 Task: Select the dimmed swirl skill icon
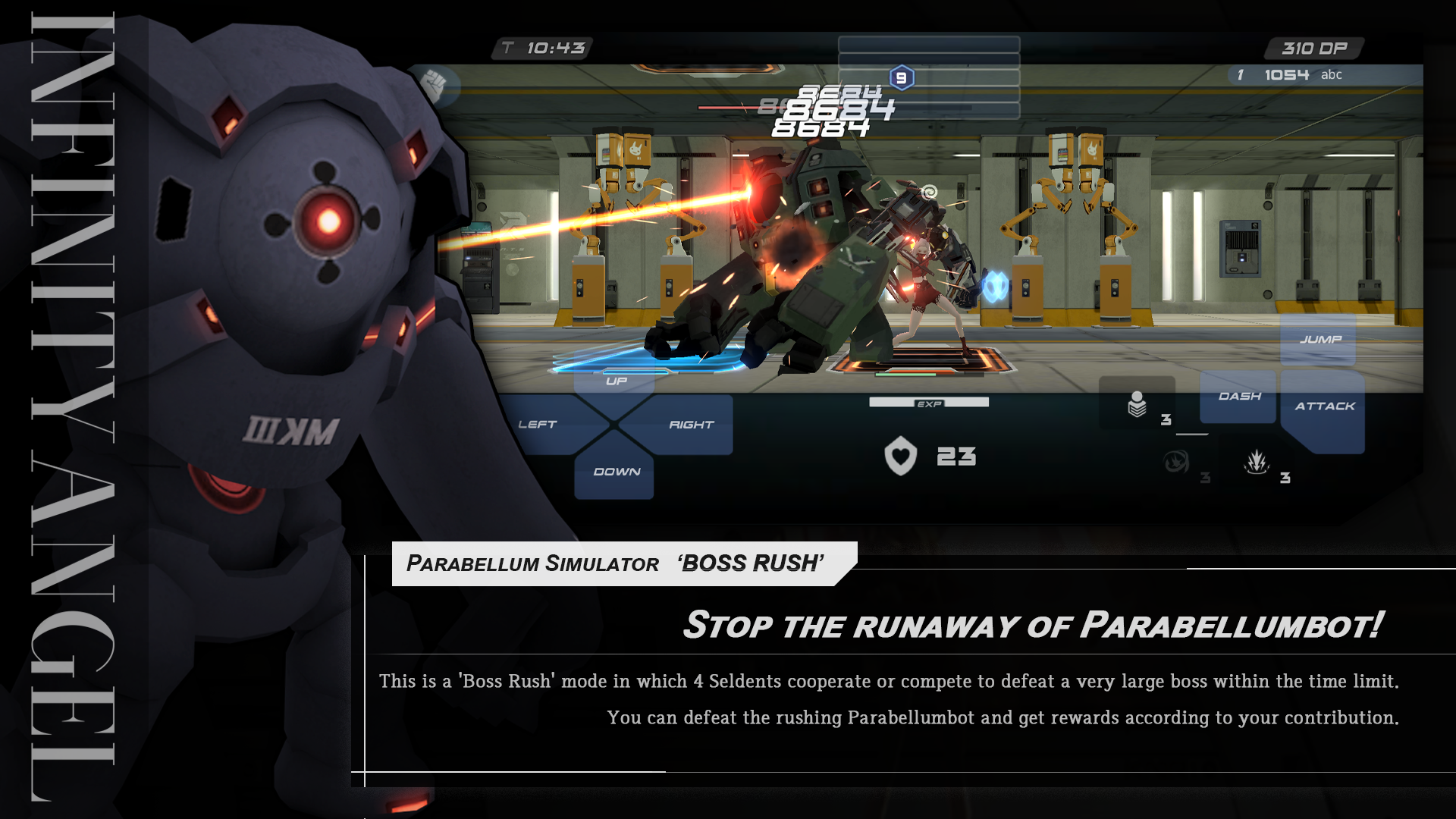pos(1176,461)
